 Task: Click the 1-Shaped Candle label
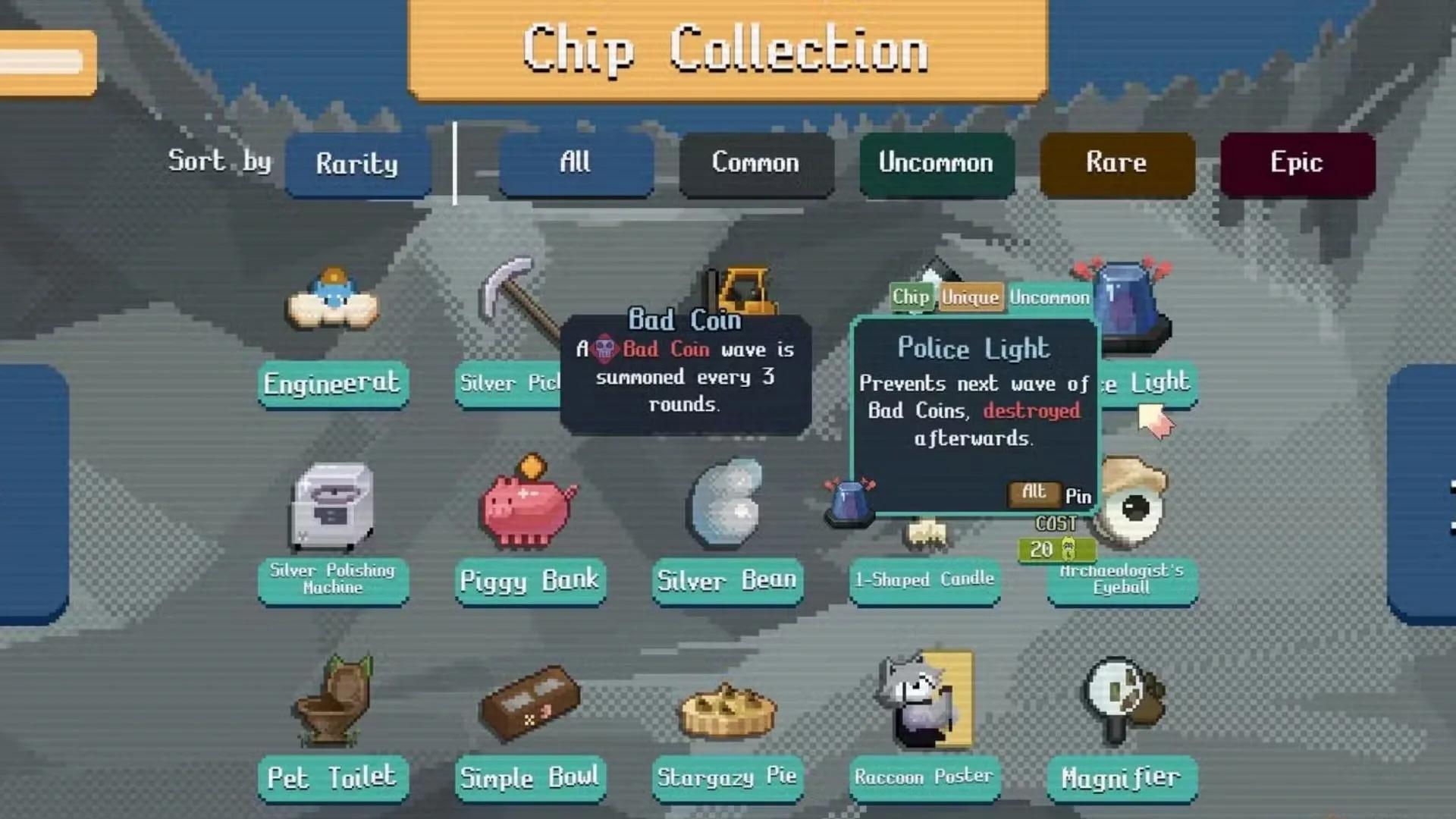[924, 580]
